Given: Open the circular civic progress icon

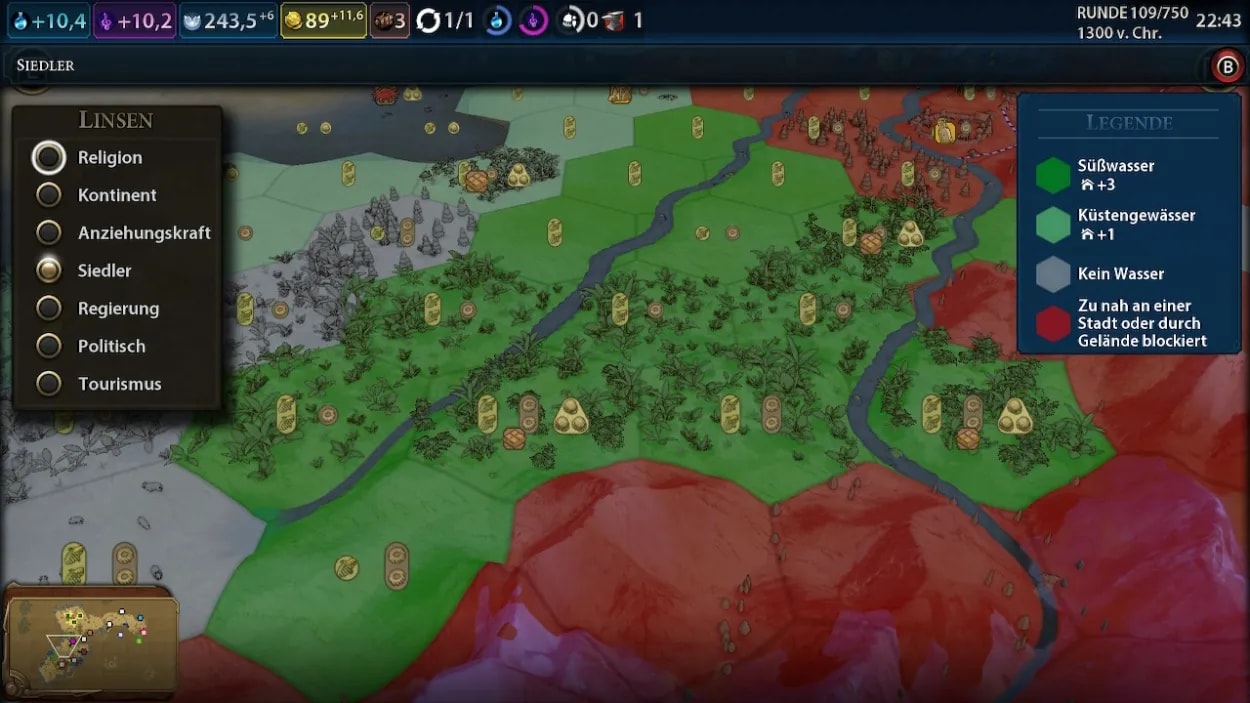Looking at the screenshot, I should (533, 21).
